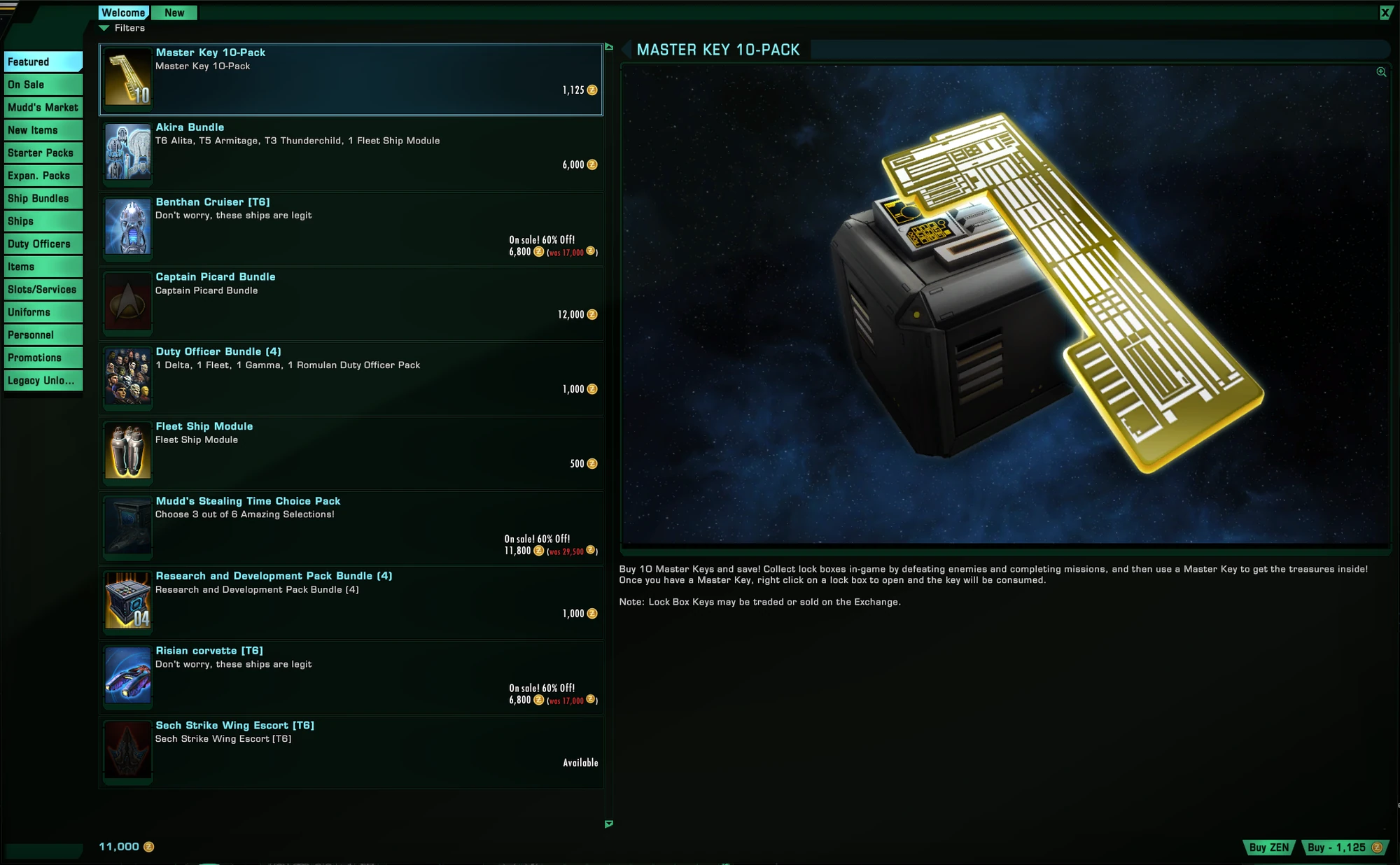The image size is (1400, 865).
Task: Switch to the New tab
Action: pos(174,13)
